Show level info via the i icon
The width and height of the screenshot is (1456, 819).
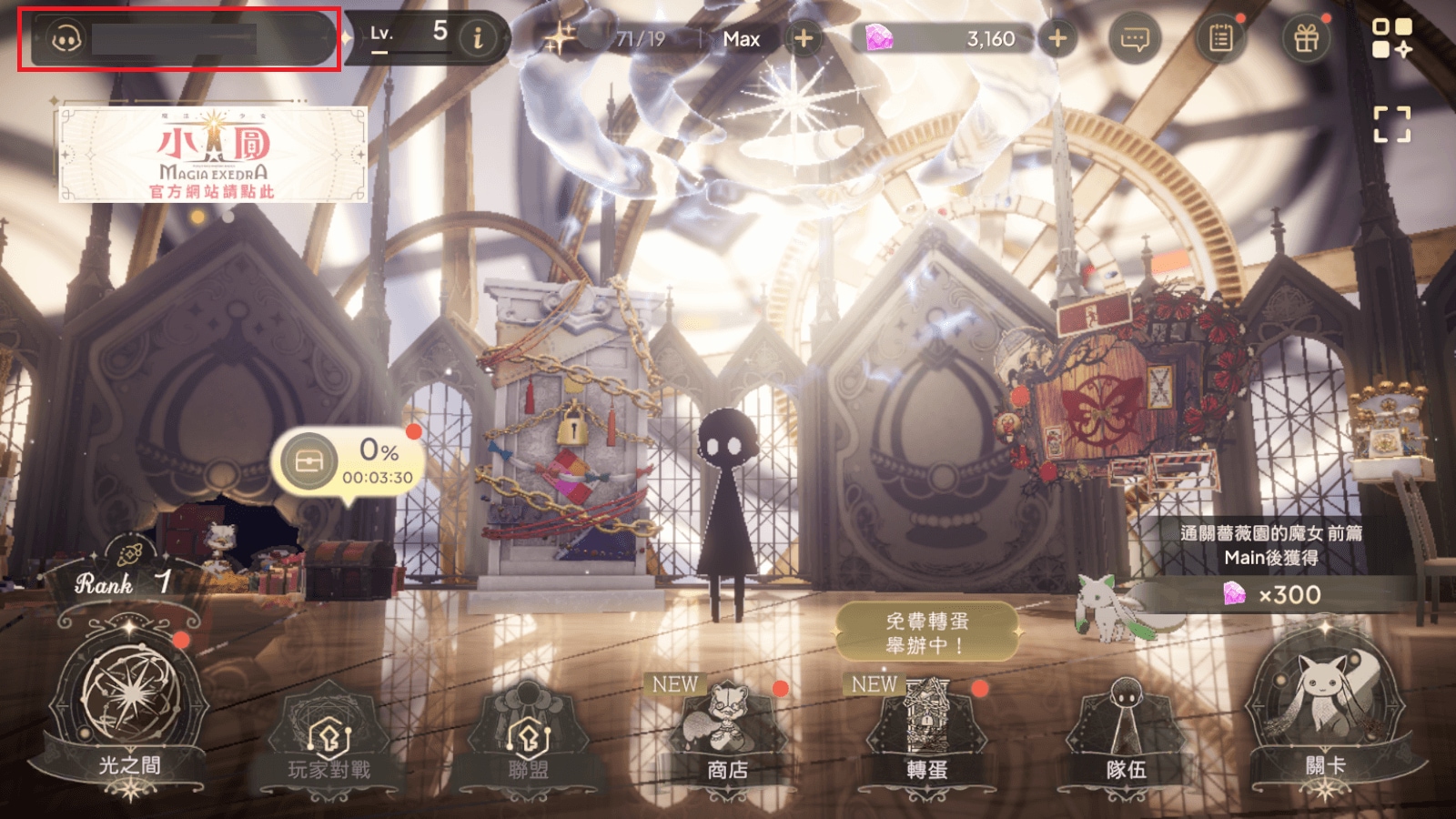pos(478,38)
